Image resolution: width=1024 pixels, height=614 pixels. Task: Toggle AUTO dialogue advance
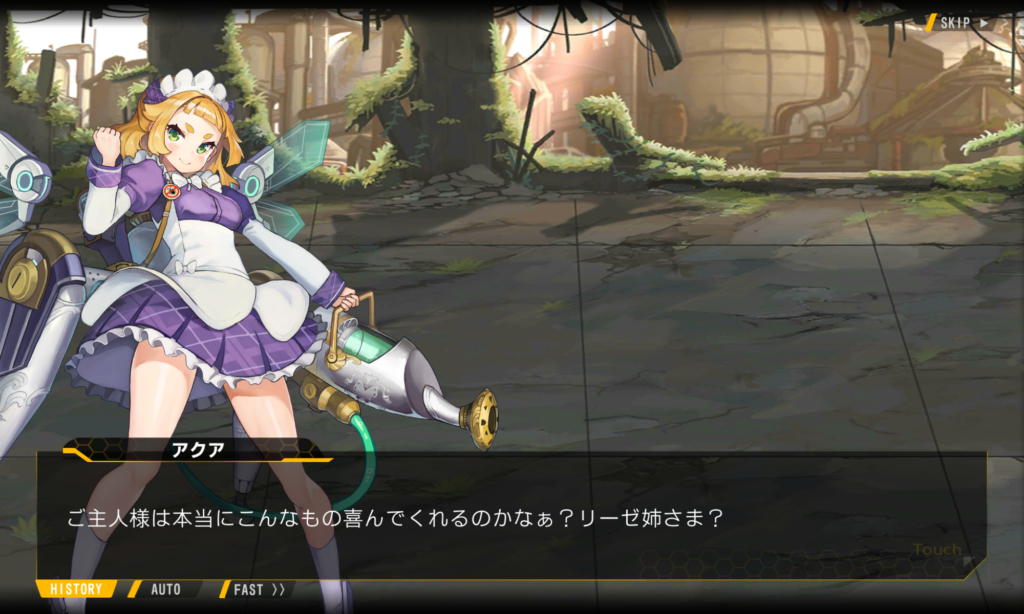[x=166, y=589]
